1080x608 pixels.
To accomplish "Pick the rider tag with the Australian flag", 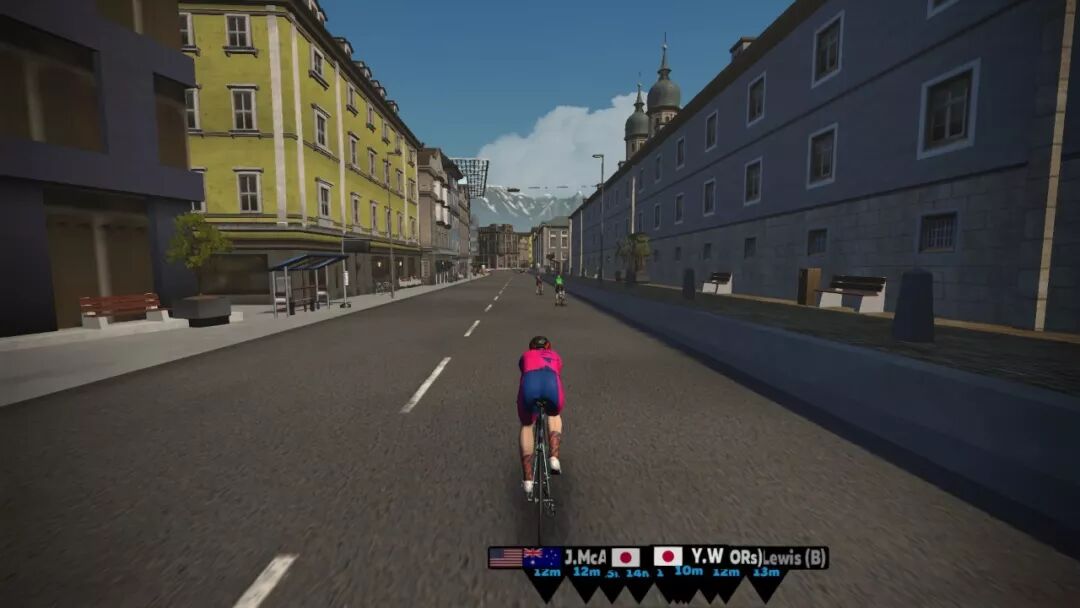I will [x=542, y=557].
